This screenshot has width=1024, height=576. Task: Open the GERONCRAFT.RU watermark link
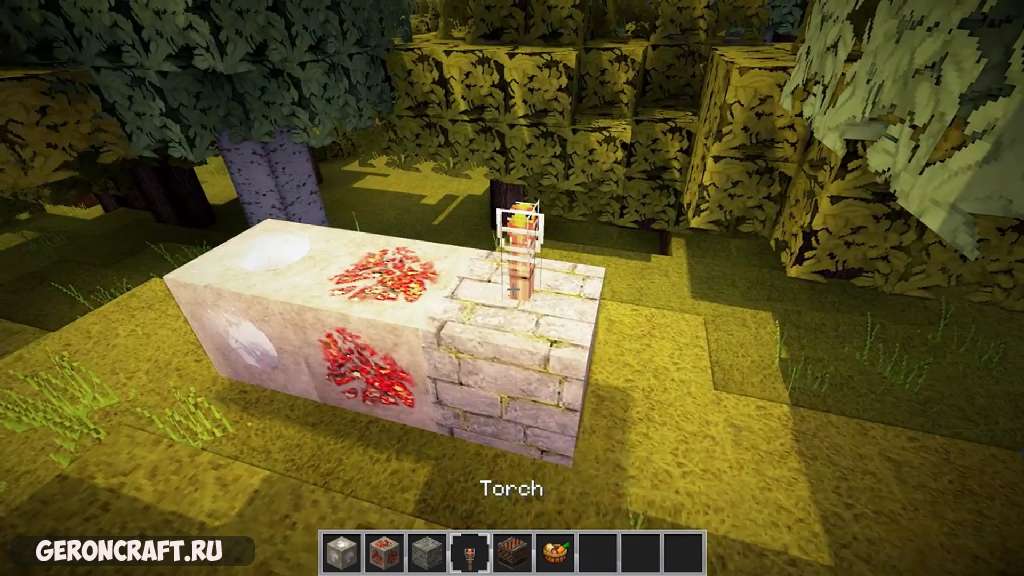coord(129,551)
